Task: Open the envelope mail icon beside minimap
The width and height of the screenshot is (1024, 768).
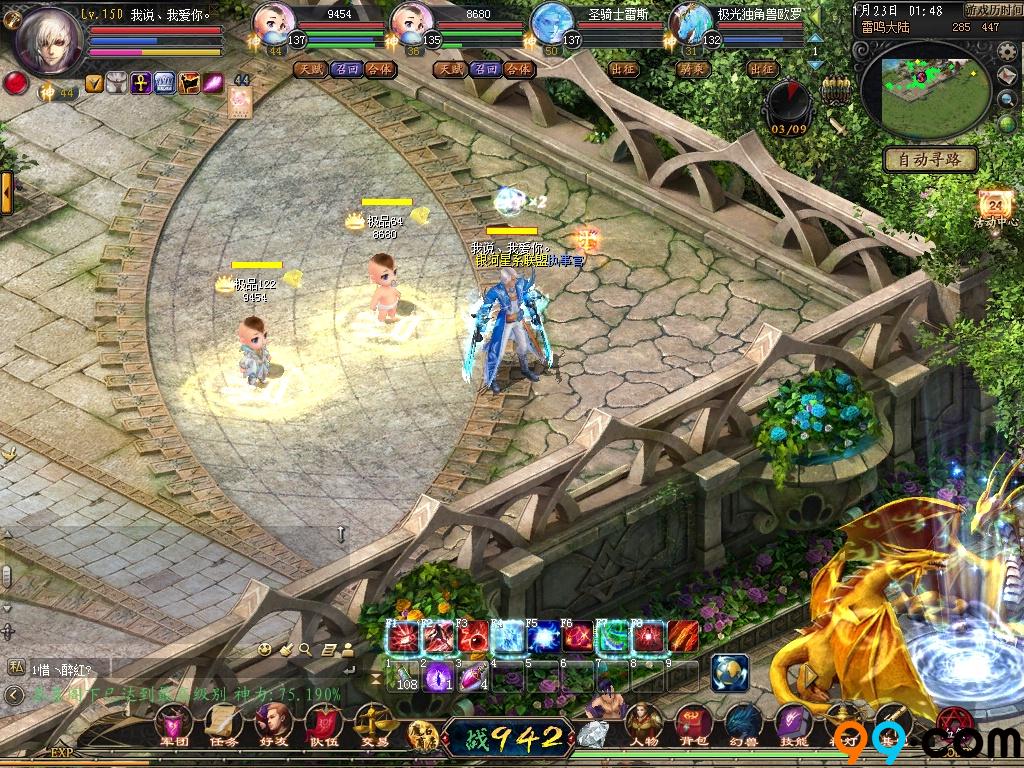Action: 1007,76
